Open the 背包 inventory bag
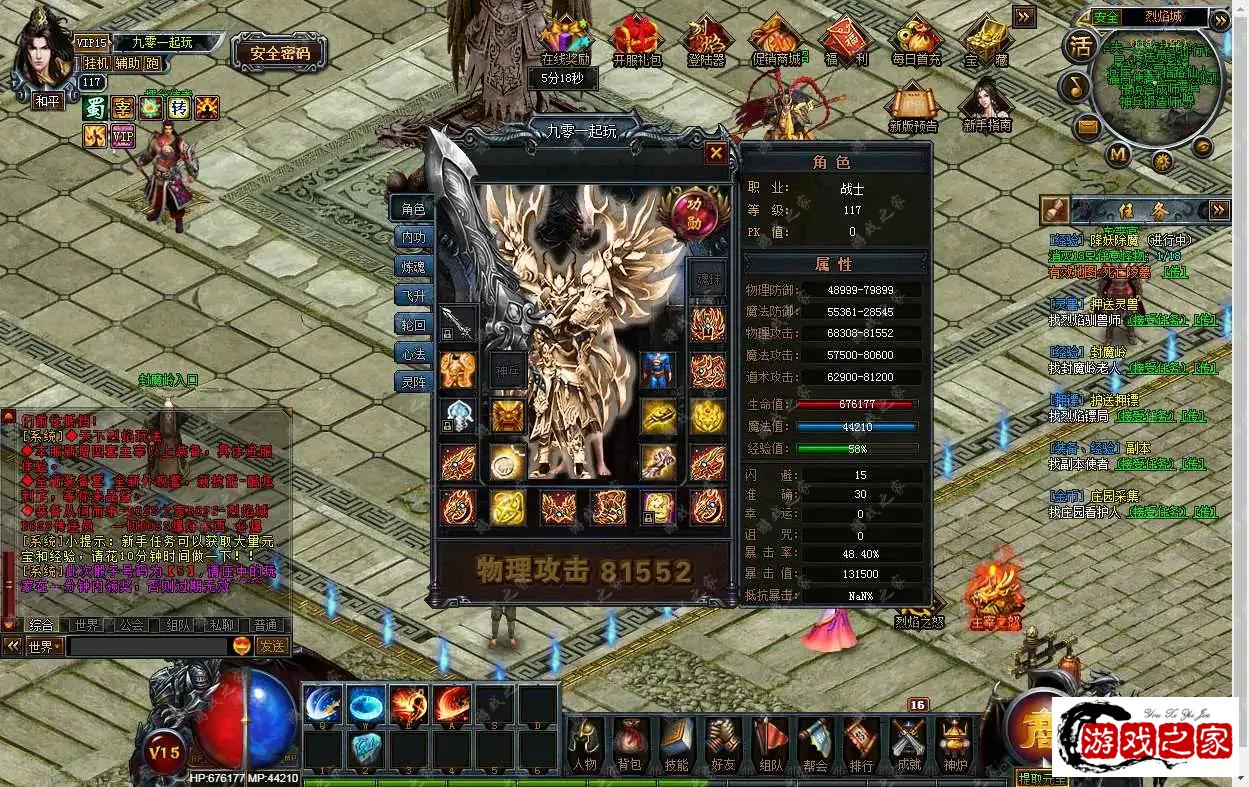1249x787 pixels. tap(629, 746)
